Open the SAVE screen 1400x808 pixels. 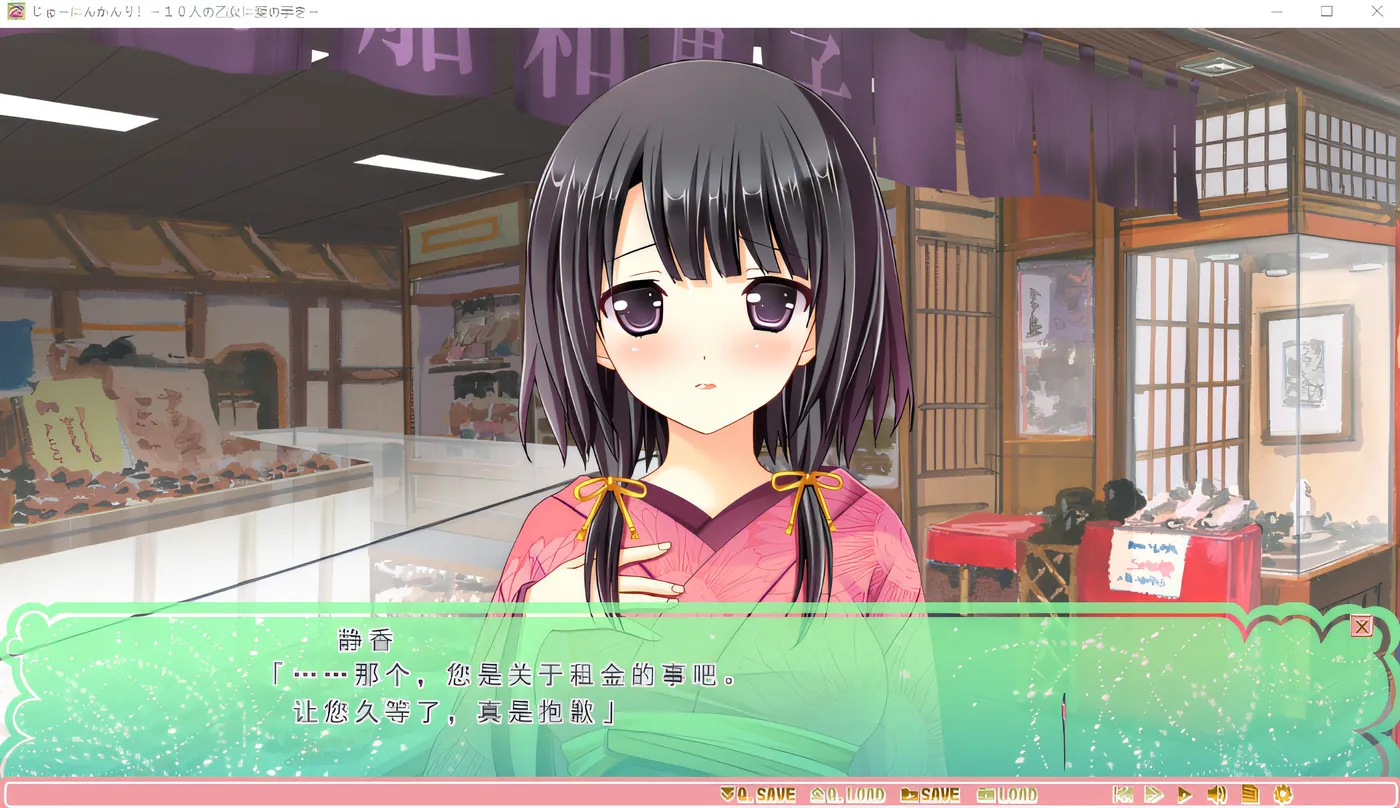click(930, 795)
